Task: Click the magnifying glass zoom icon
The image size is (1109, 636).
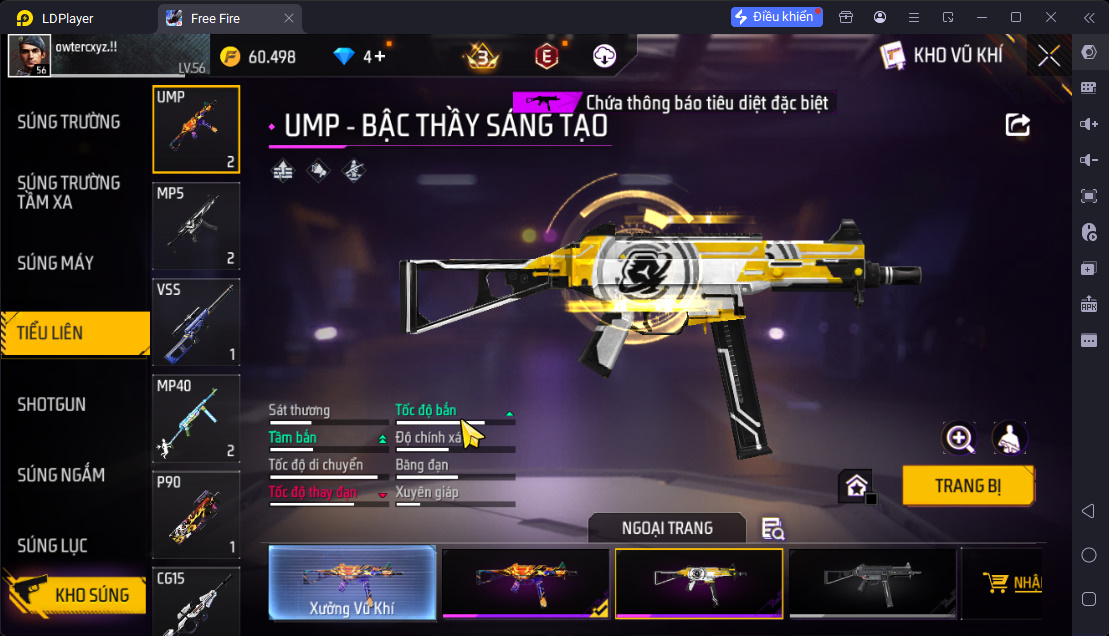Action: pyautogui.click(x=959, y=438)
